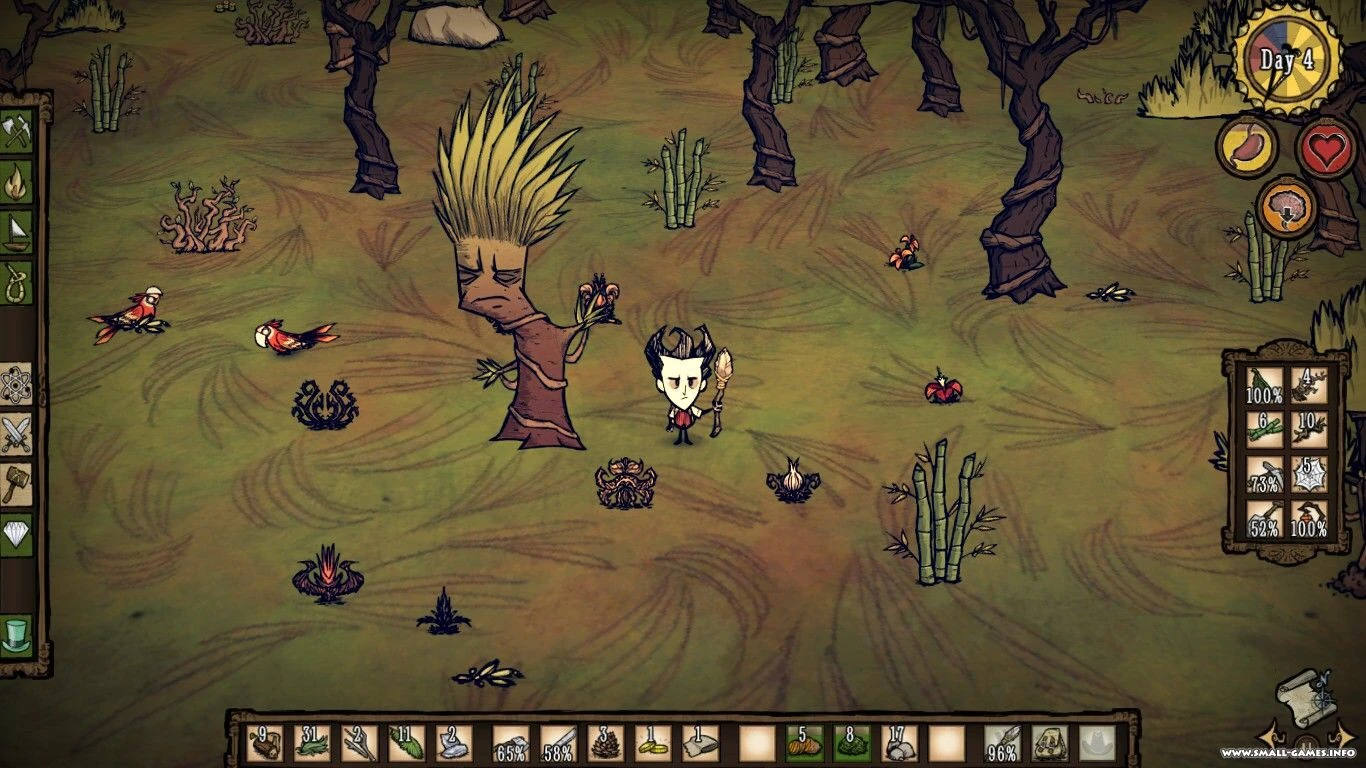The image size is (1366, 768).
Task: Select the 96% torch in the inventory bar
Action: [1001, 745]
